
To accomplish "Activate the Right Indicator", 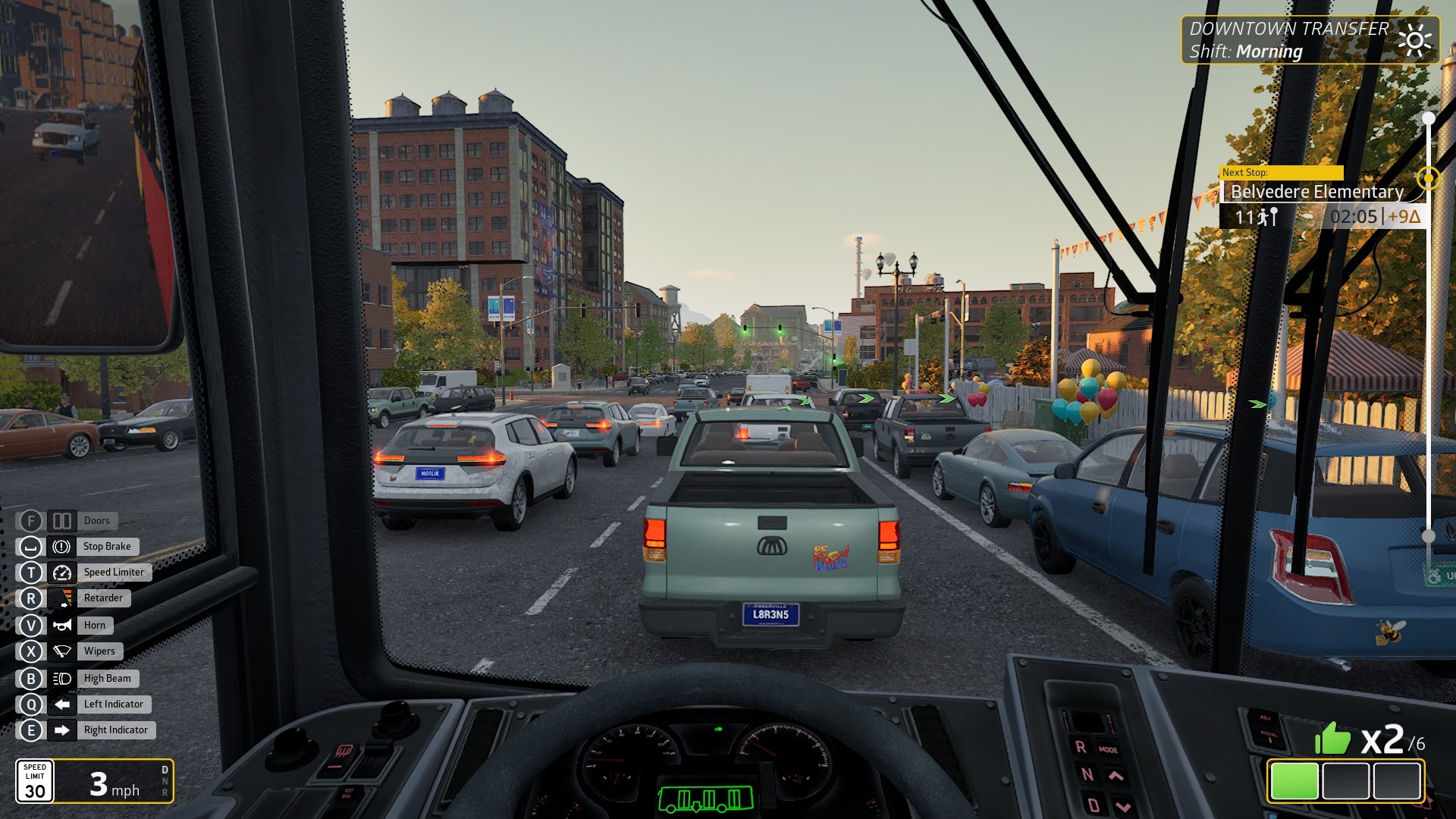I will [x=62, y=730].
